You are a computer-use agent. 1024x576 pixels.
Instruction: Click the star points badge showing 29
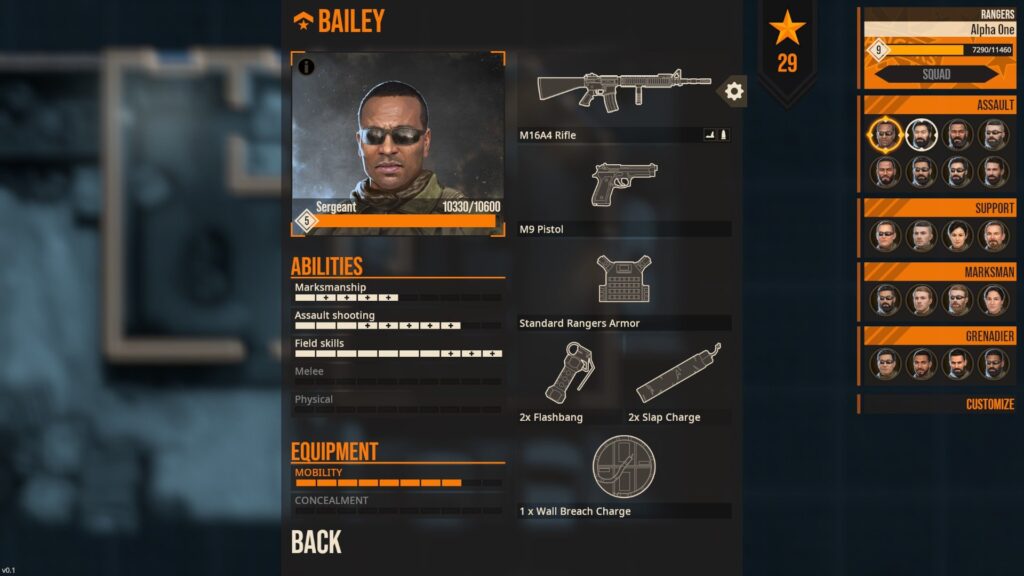tap(787, 45)
